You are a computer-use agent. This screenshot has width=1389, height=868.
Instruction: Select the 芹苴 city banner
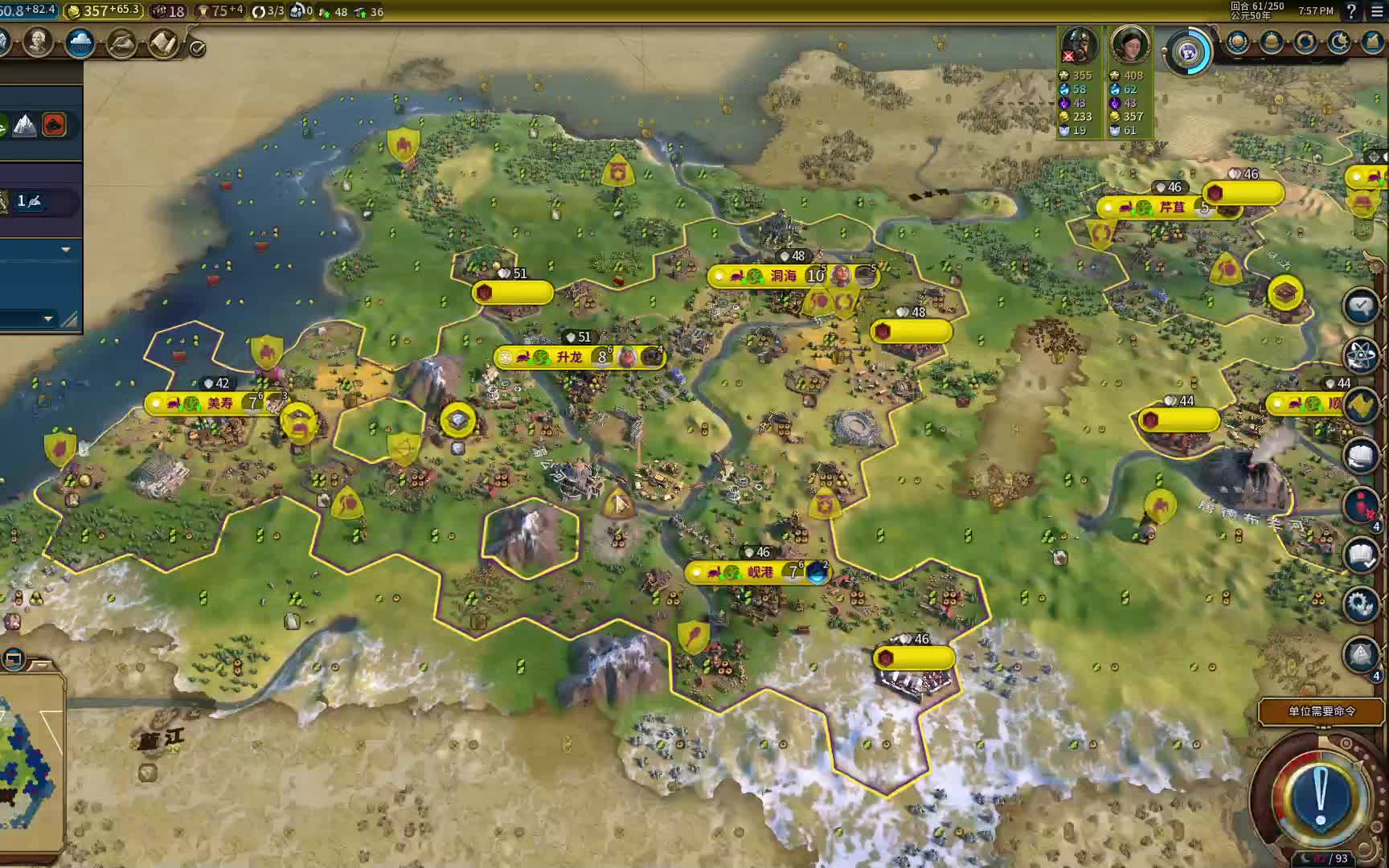click(1172, 207)
